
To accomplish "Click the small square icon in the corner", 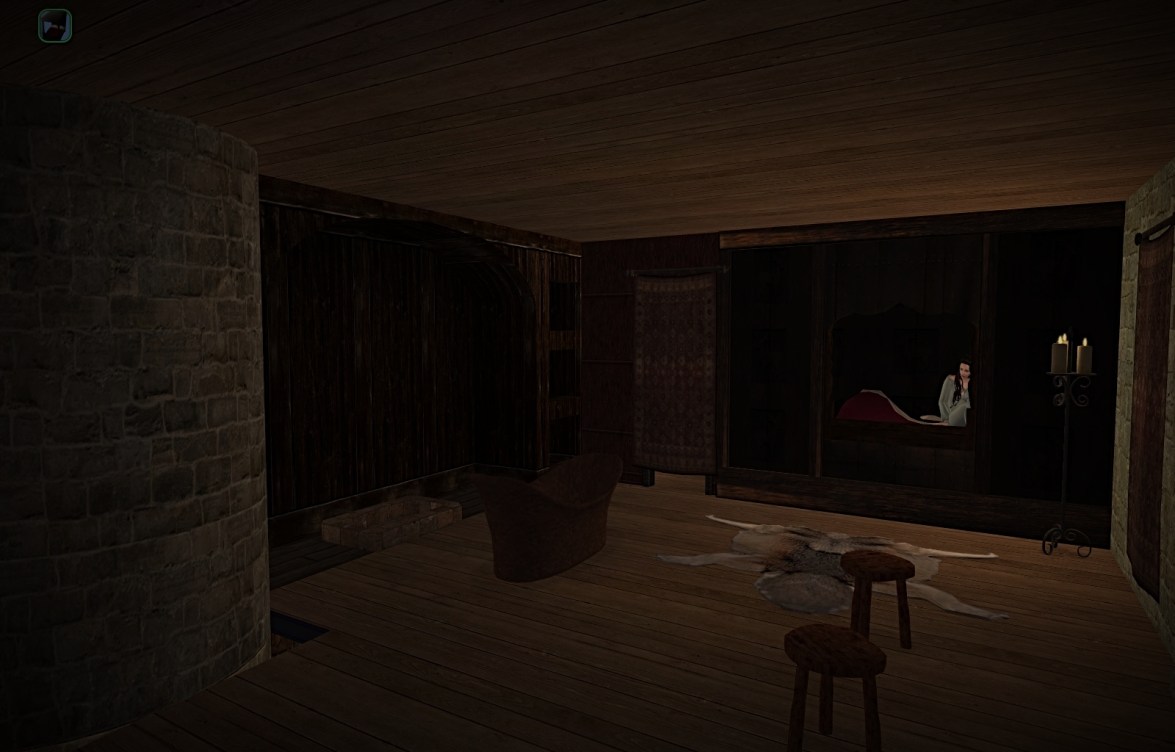I will [x=55, y=26].
